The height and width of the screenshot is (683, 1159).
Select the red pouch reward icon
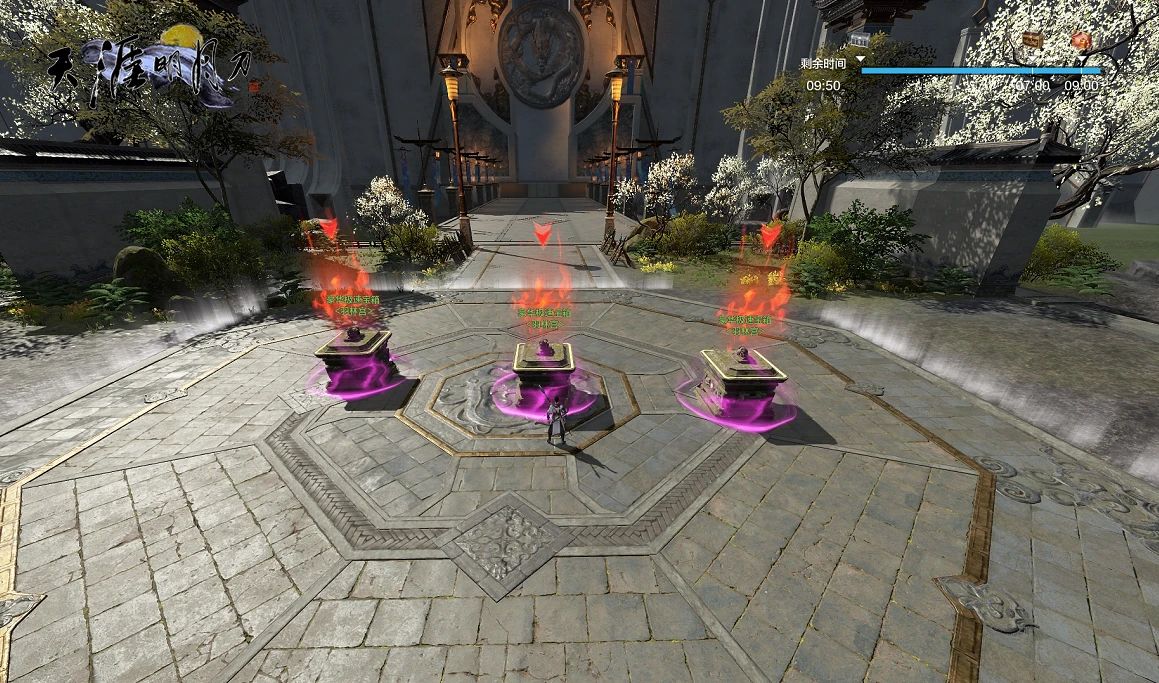pos(1081,40)
